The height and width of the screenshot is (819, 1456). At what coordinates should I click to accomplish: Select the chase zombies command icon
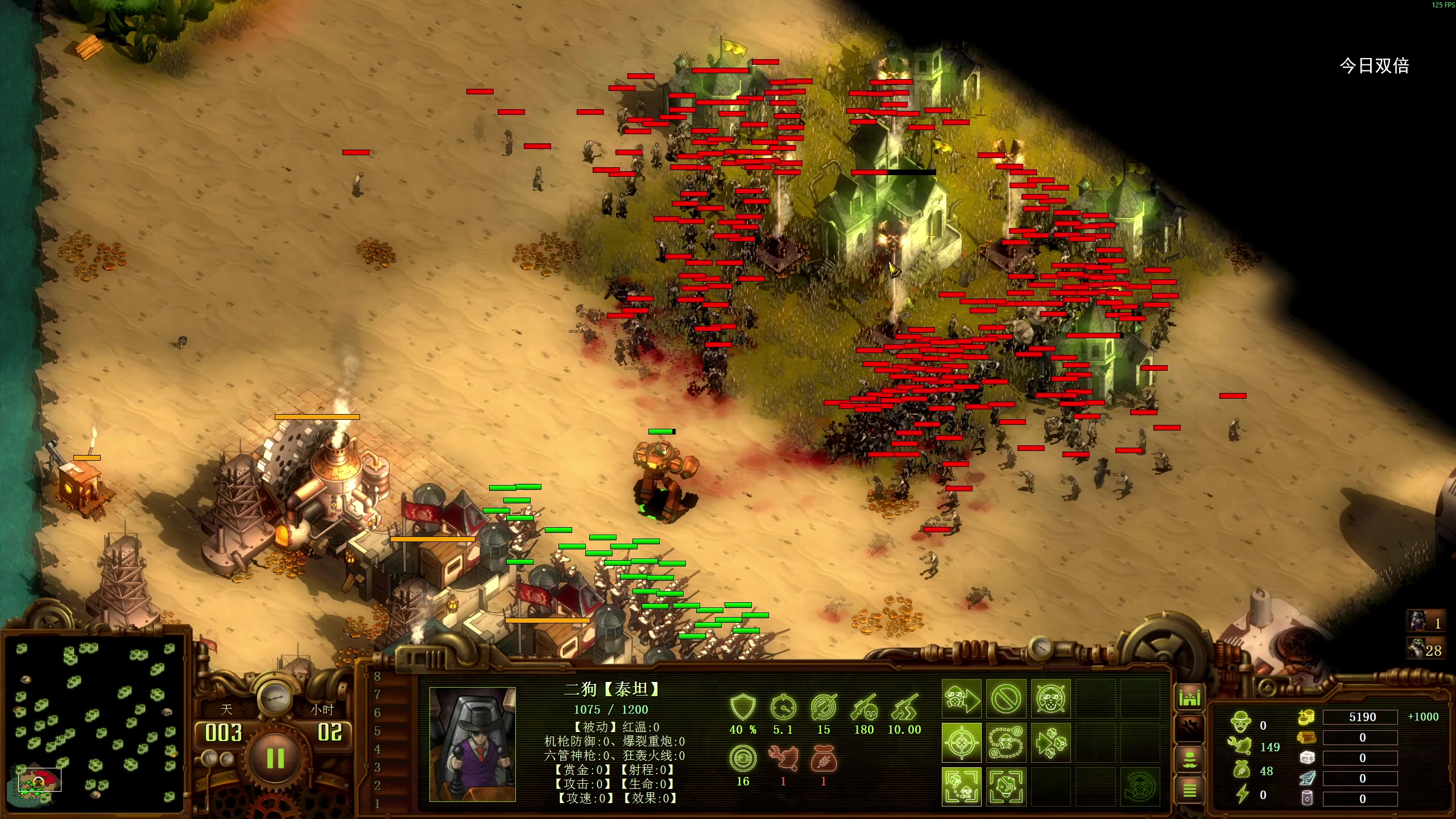coord(1050,743)
